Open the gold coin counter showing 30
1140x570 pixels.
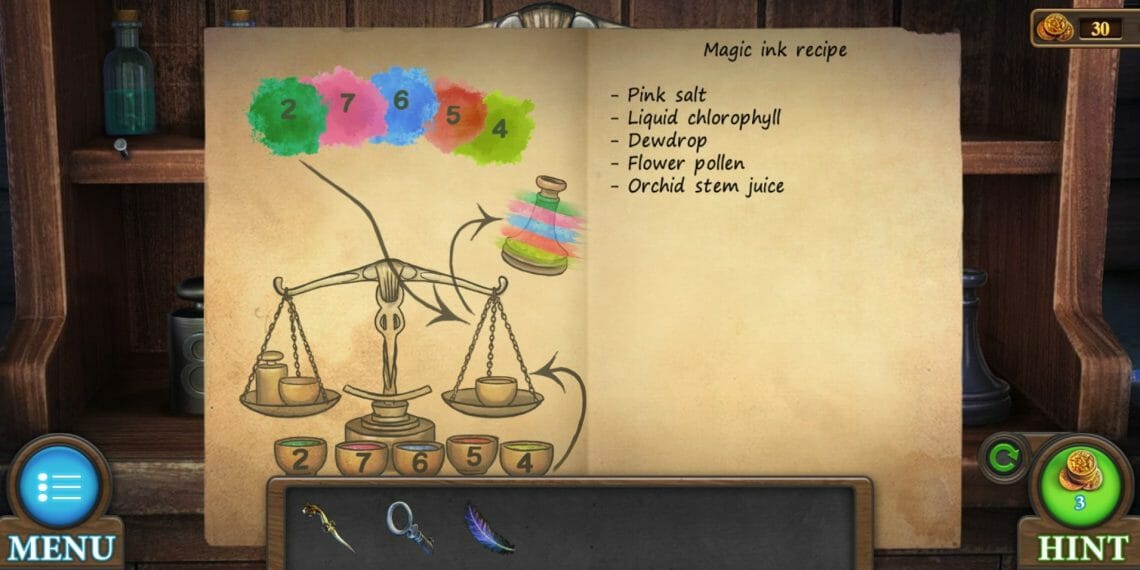pyautogui.click(x=1083, y=27)
